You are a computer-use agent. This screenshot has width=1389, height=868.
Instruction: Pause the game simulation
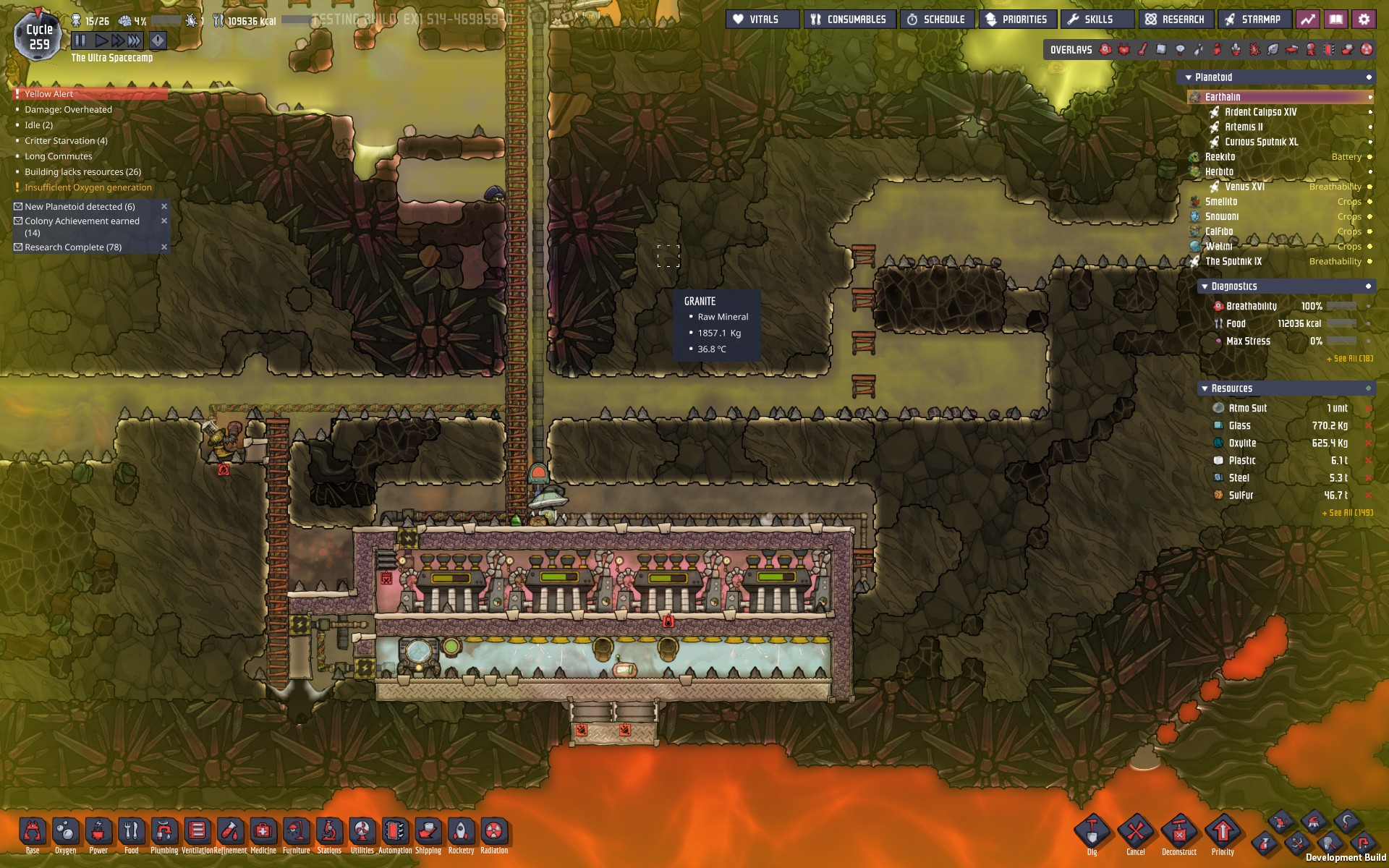(x=80, y=41)
